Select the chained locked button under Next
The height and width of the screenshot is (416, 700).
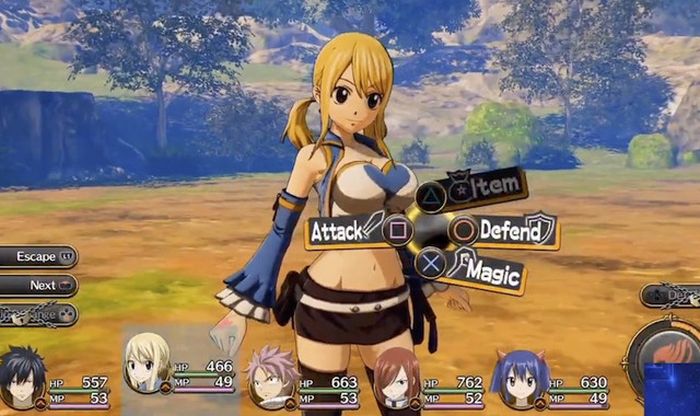point(37,313)
